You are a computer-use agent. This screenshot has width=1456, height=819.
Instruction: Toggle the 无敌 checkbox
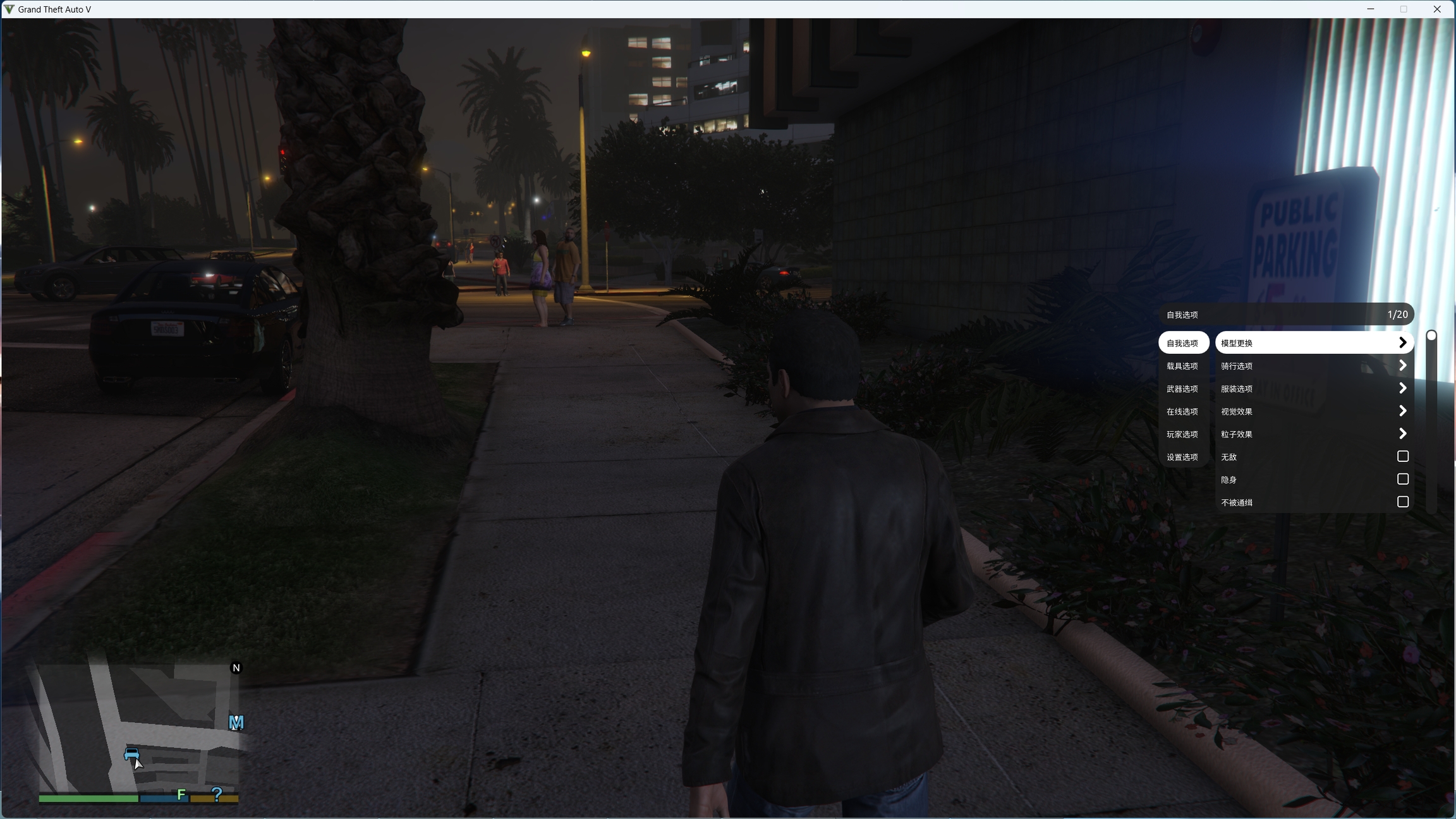pos(1402,456)
